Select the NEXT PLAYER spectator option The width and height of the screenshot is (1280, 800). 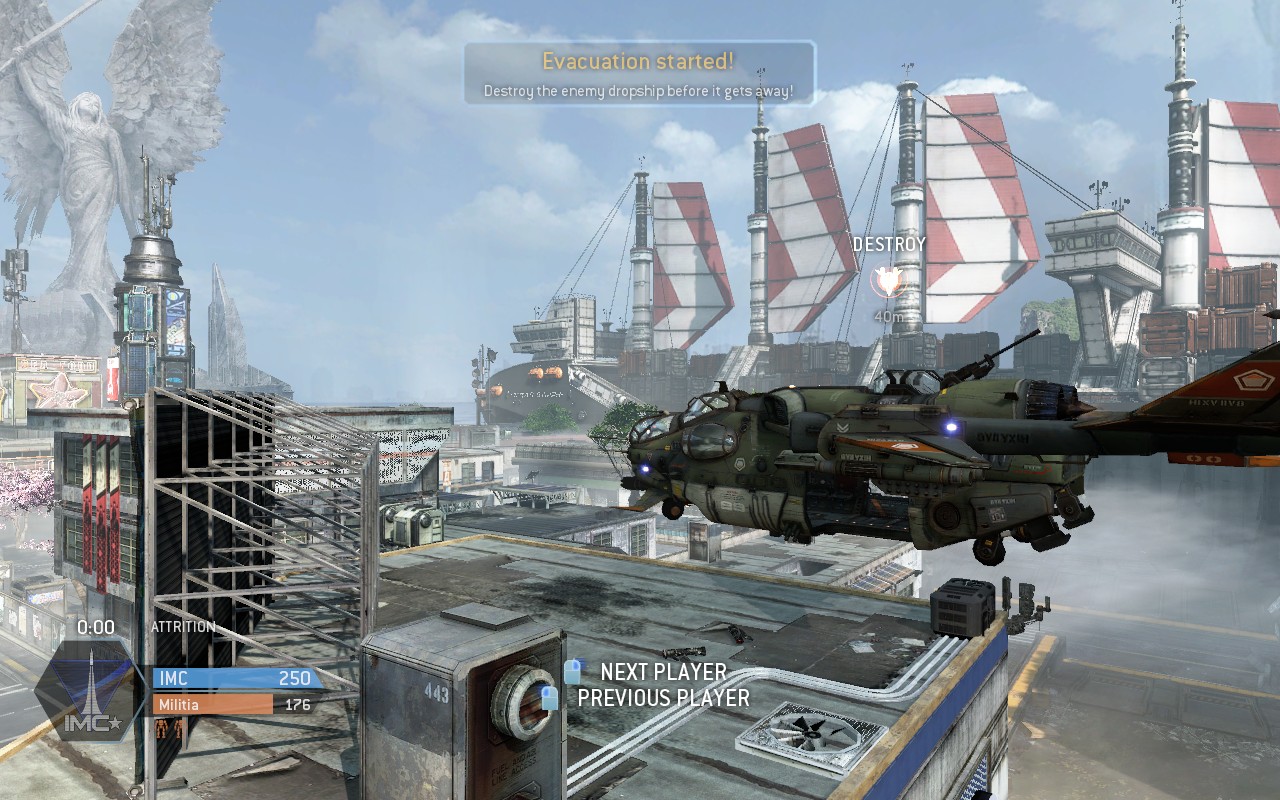click(x=662, y=672)
